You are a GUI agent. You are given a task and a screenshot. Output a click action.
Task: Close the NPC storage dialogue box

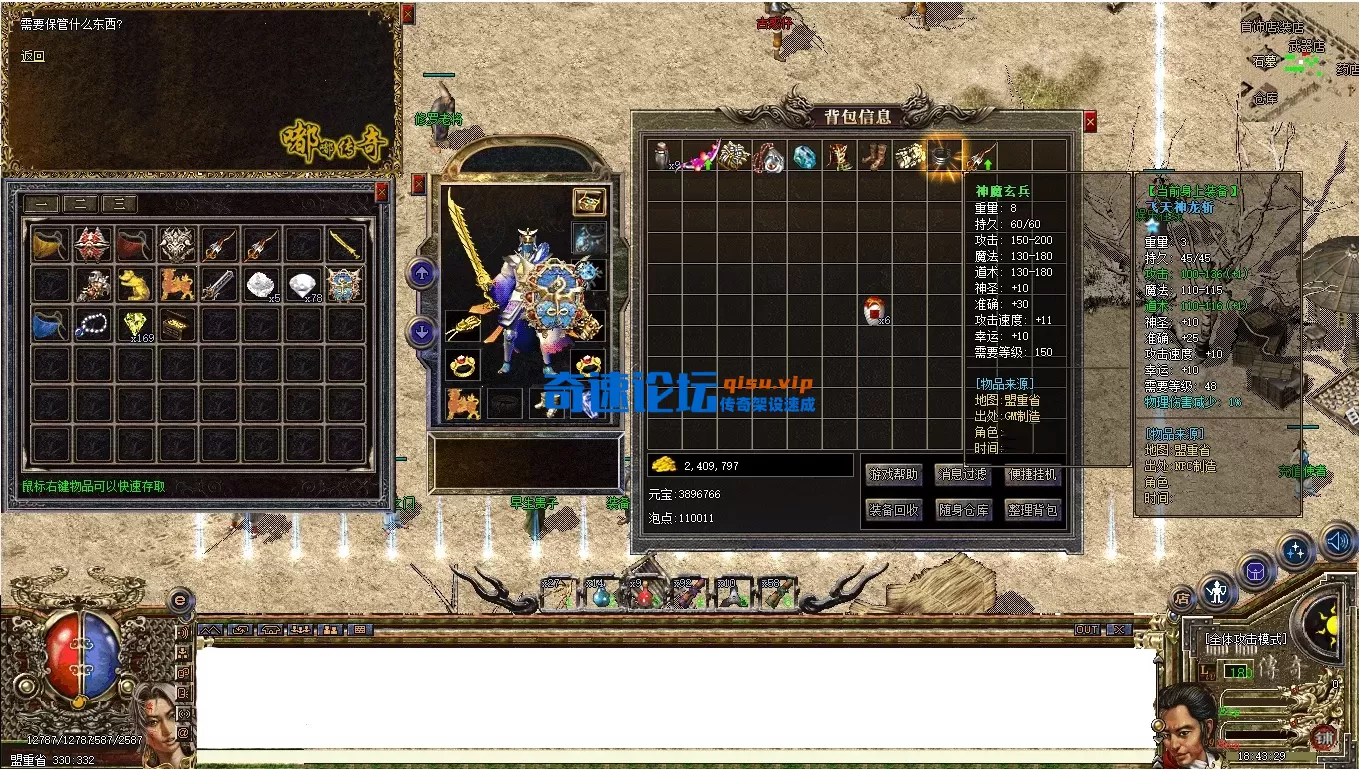pyautogui.click(x=407, y=13)
